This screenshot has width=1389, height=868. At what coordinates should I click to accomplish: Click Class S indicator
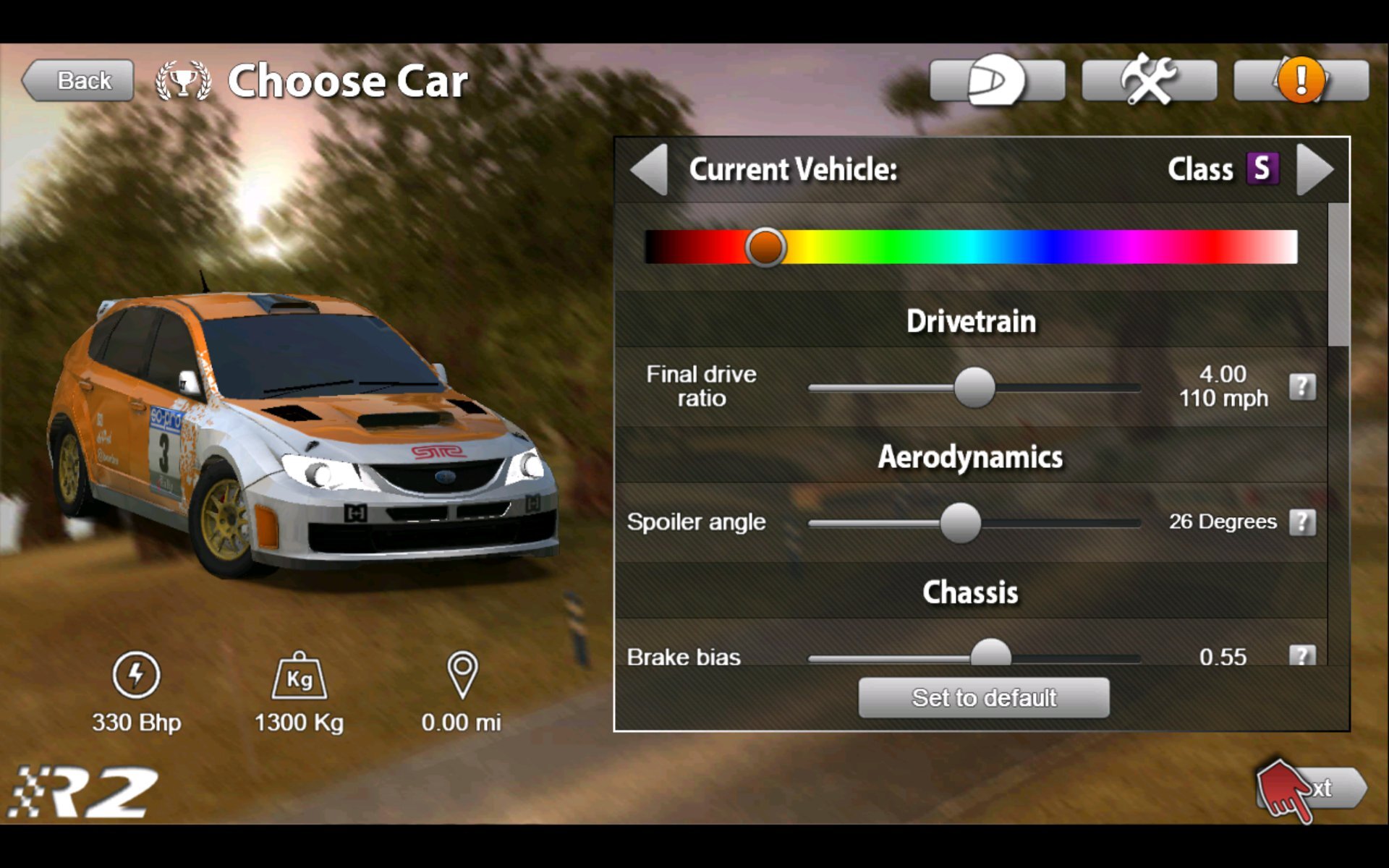(x=1264, y=170)
